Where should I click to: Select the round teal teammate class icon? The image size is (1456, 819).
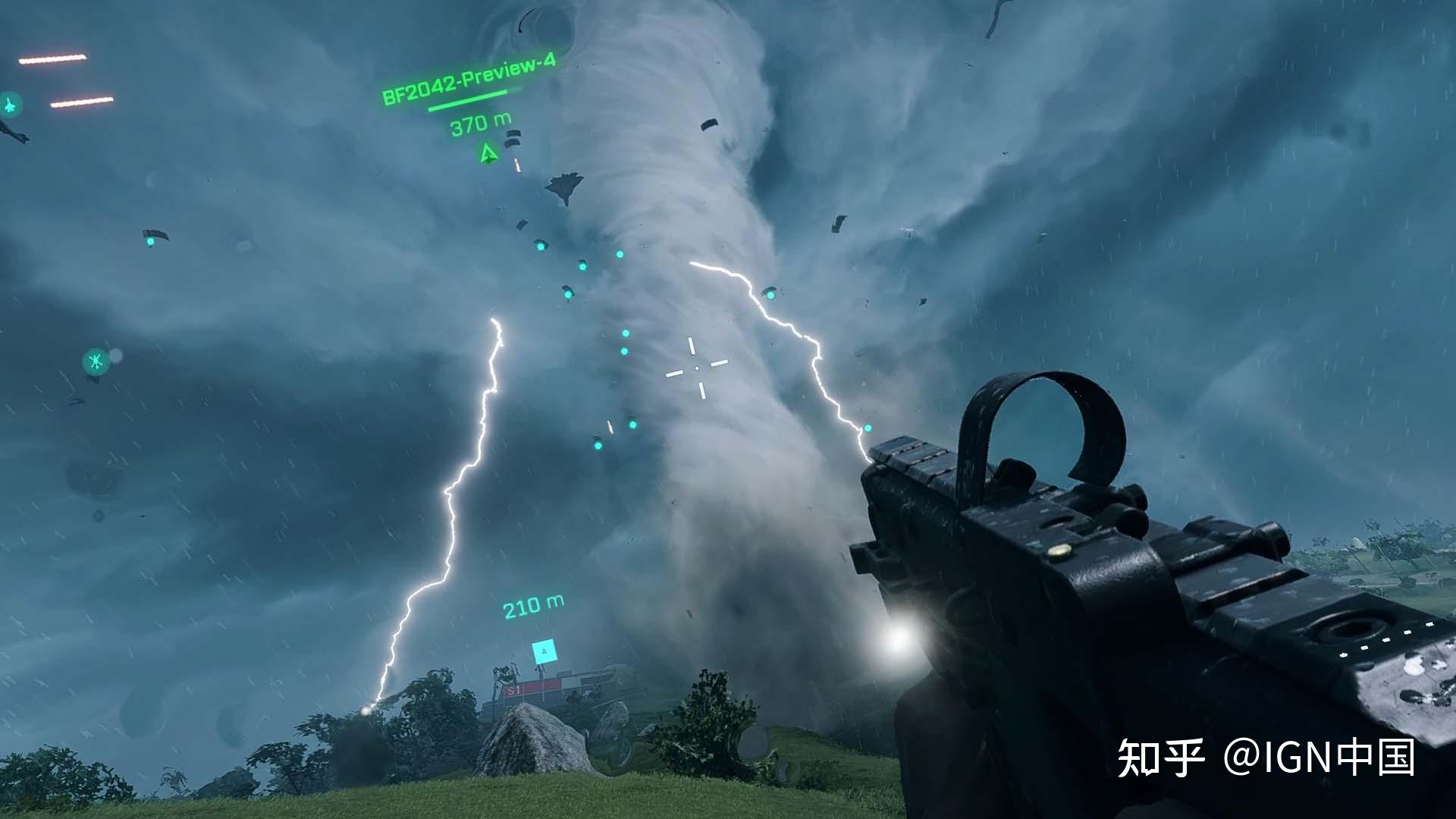pos(96,362)
